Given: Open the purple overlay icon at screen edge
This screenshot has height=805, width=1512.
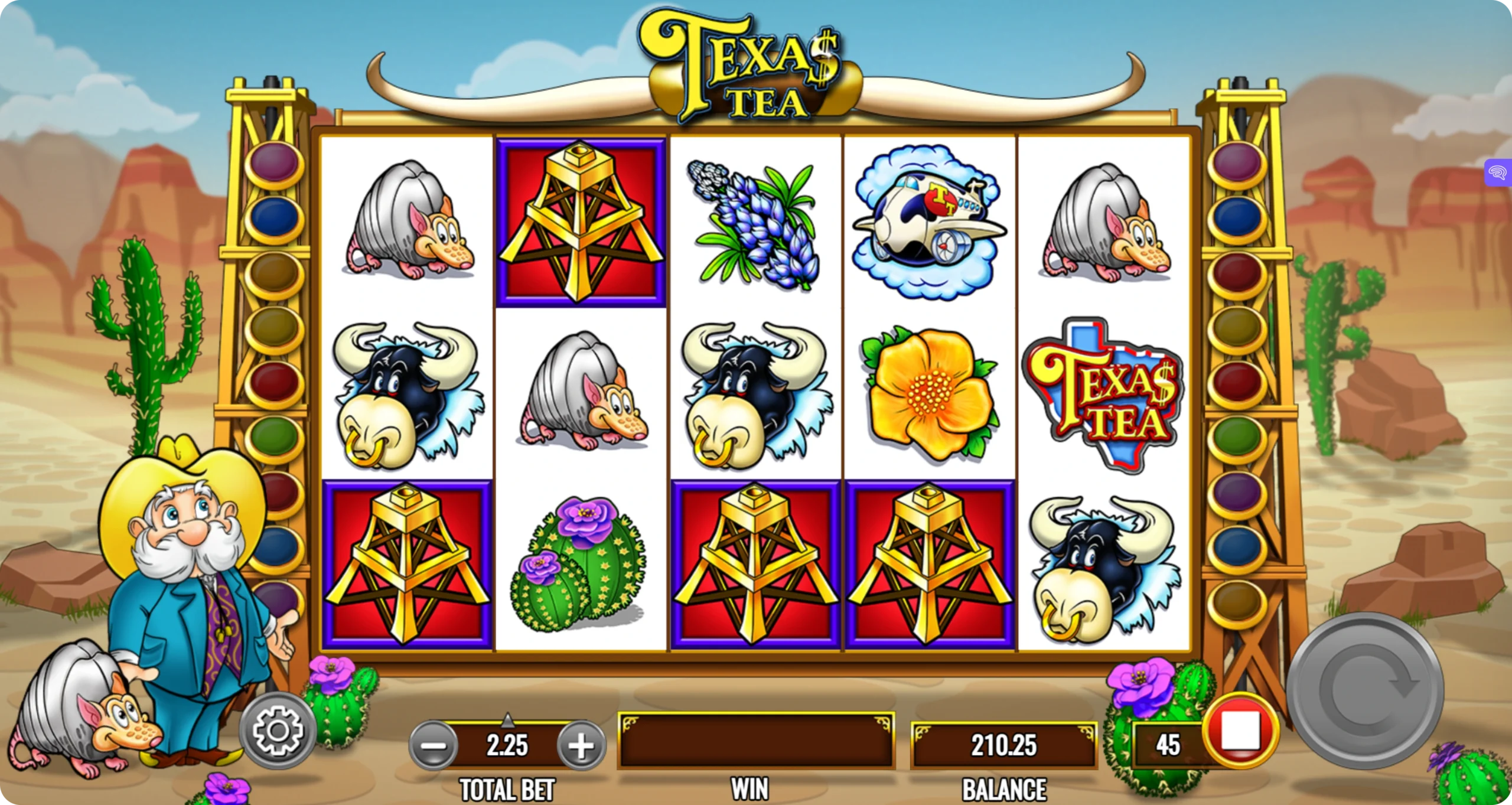Looking at the screenshot, I should [1498, 172].
